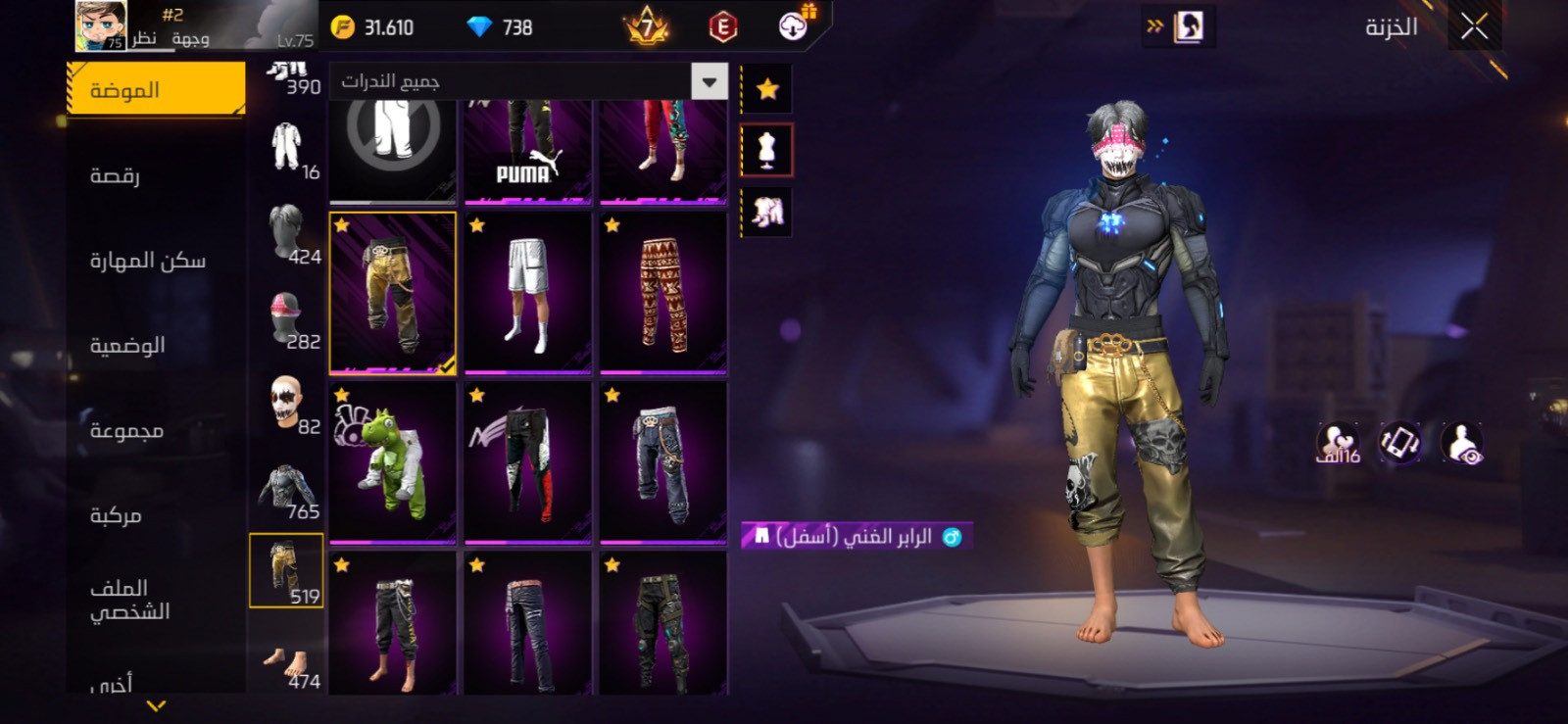Switch to the مركبة vehicle tab

pos(117,514)
